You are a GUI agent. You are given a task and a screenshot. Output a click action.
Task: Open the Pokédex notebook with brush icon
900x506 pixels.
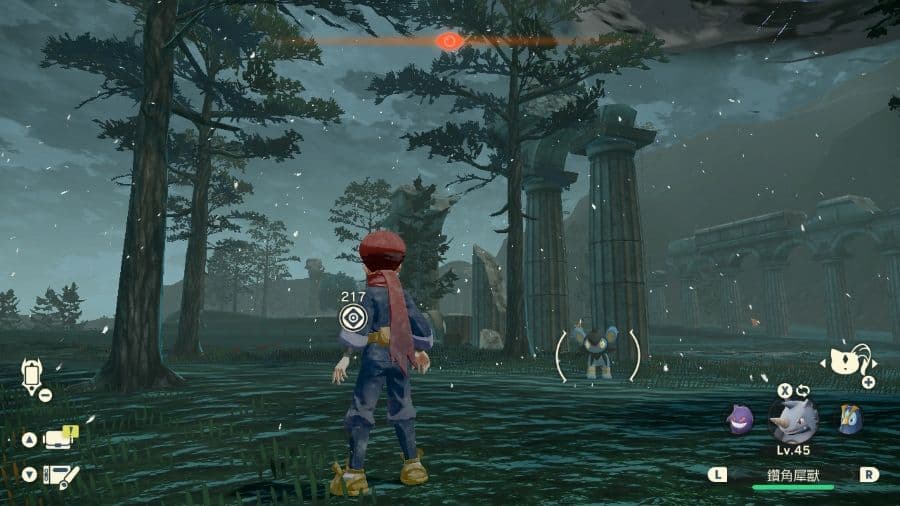point(62,475)
